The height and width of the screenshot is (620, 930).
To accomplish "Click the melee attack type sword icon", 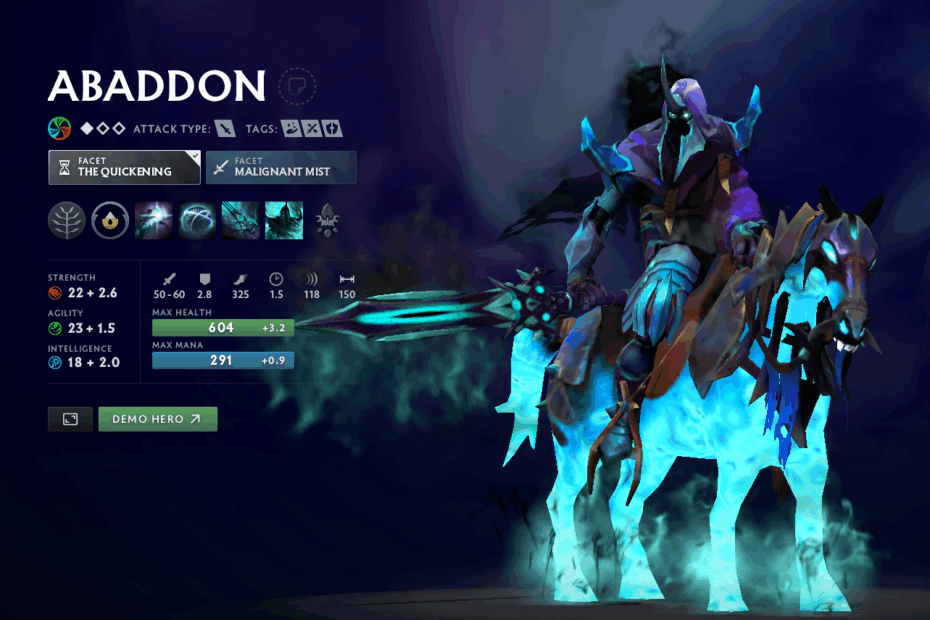I will coord(226,128).
